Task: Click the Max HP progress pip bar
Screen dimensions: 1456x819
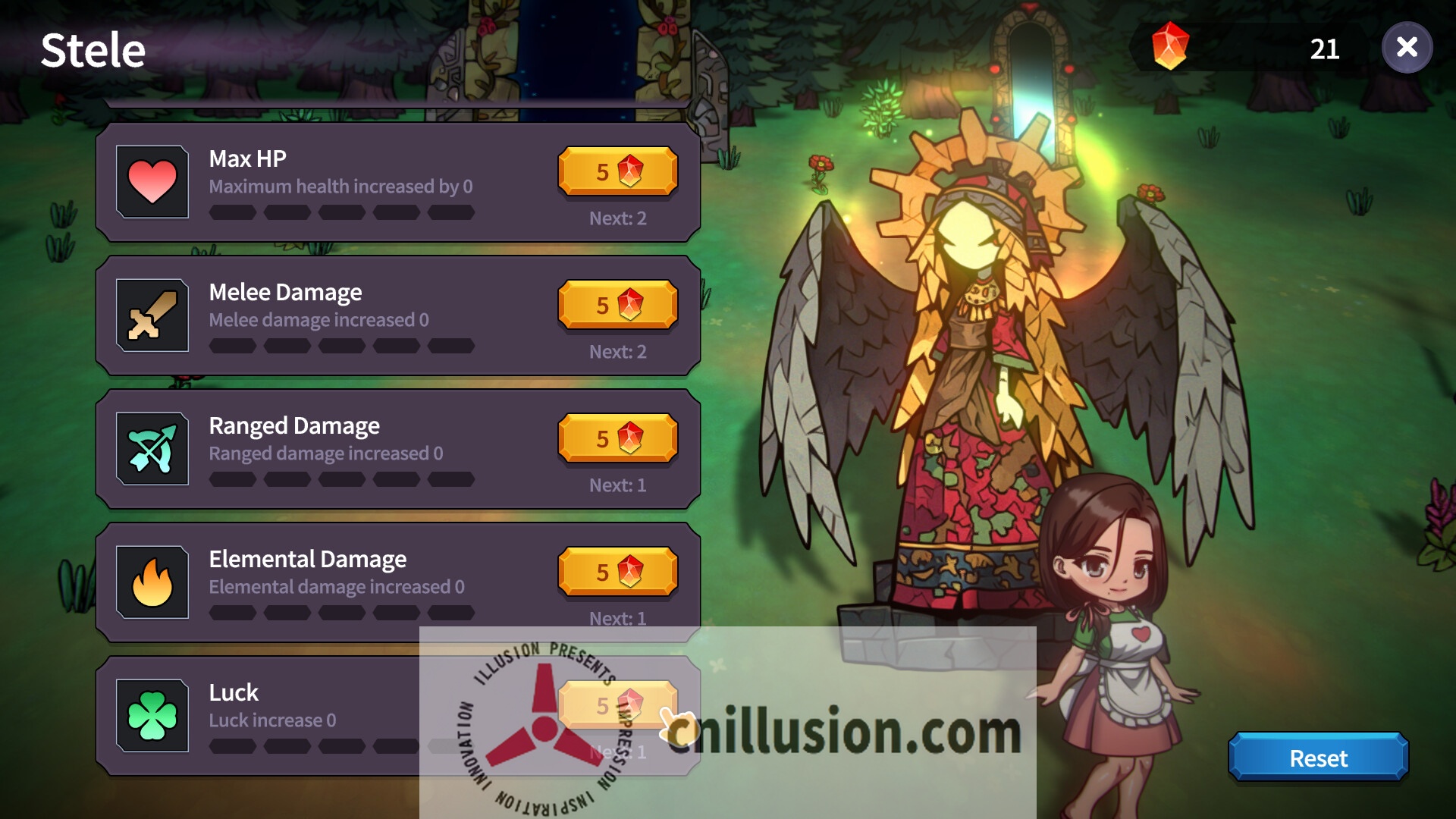Action: [341, 213]
